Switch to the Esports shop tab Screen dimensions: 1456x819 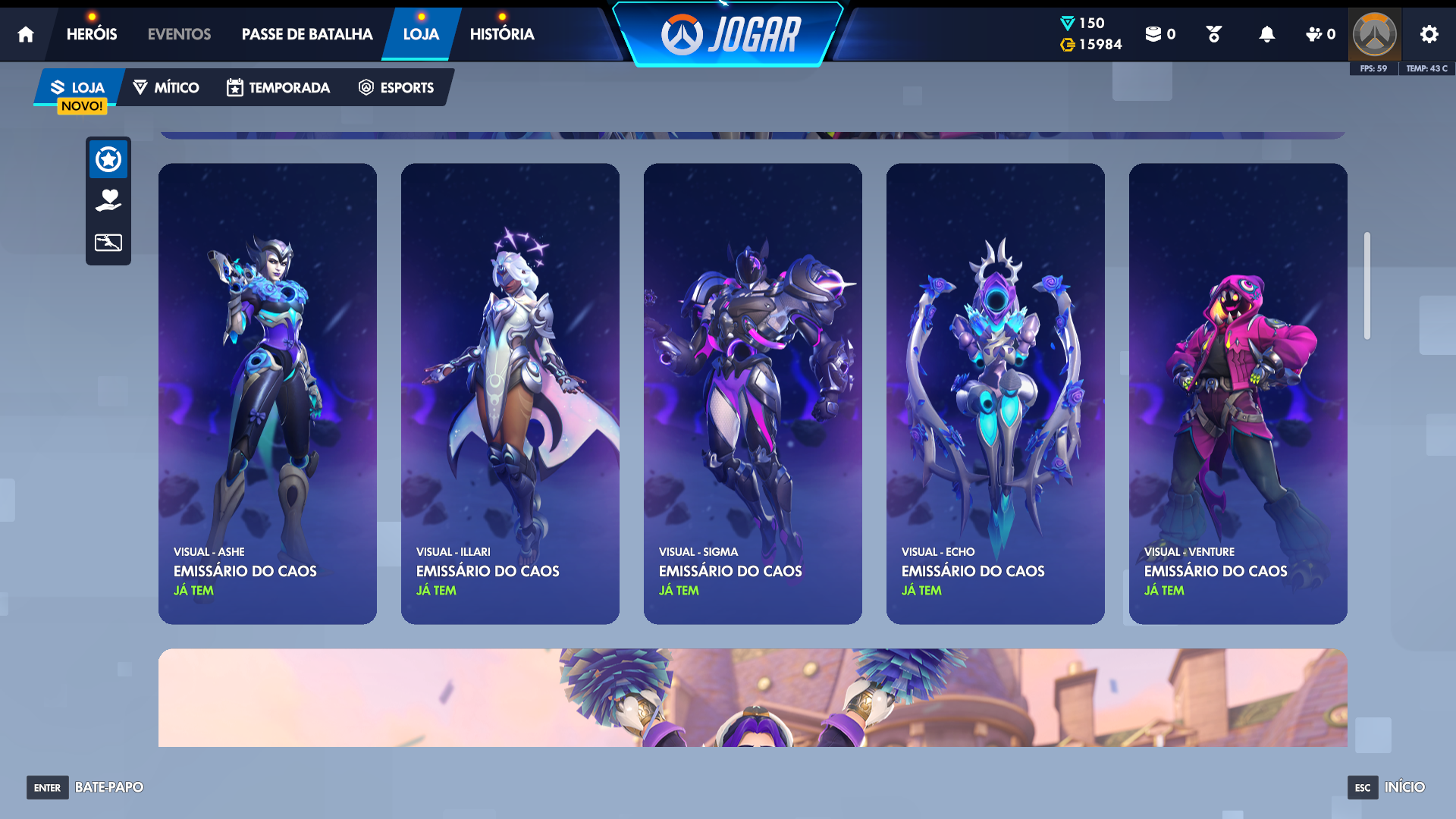coord(397,87)
